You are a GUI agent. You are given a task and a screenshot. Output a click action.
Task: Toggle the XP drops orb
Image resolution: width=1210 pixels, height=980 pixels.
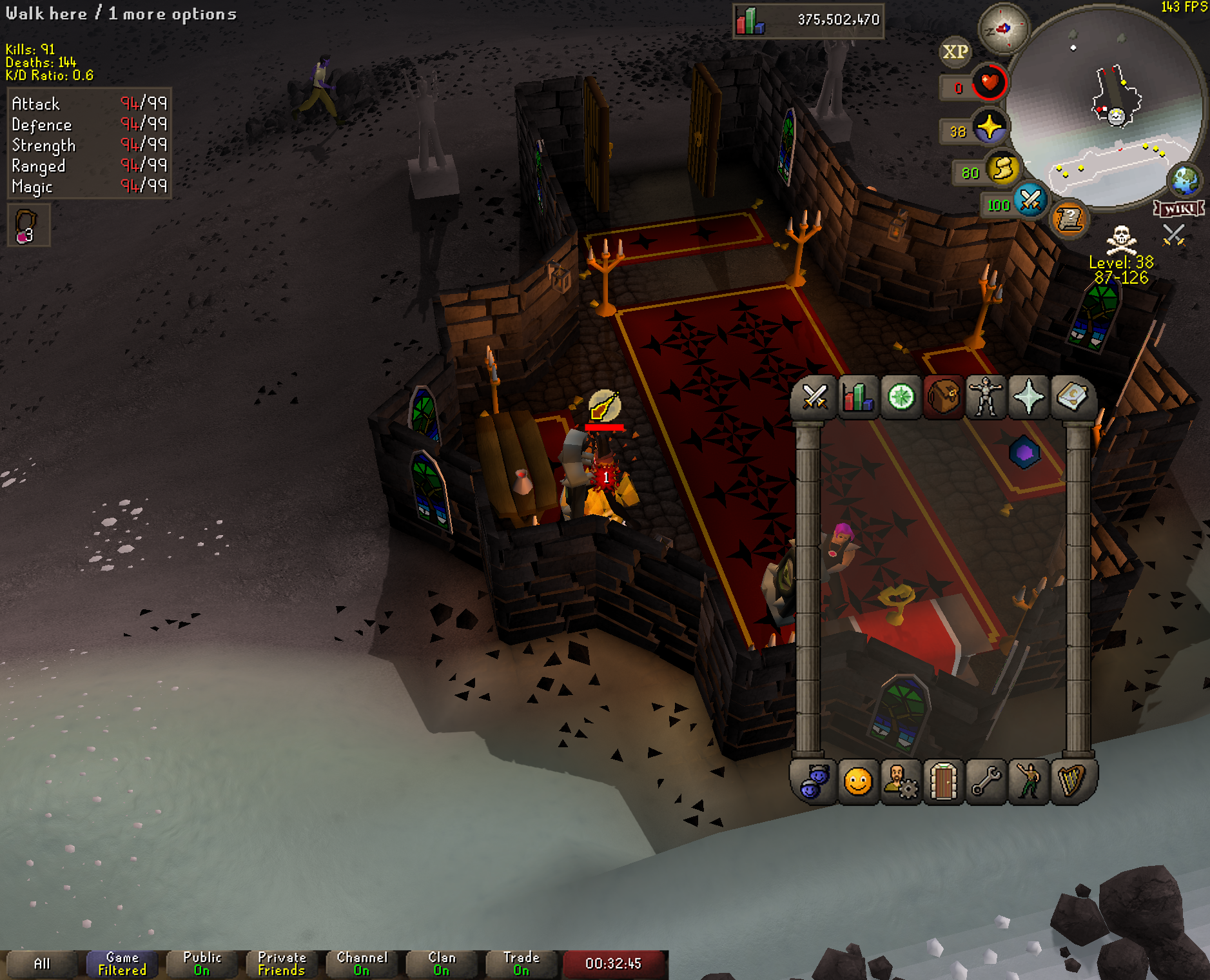click(955, 52)
